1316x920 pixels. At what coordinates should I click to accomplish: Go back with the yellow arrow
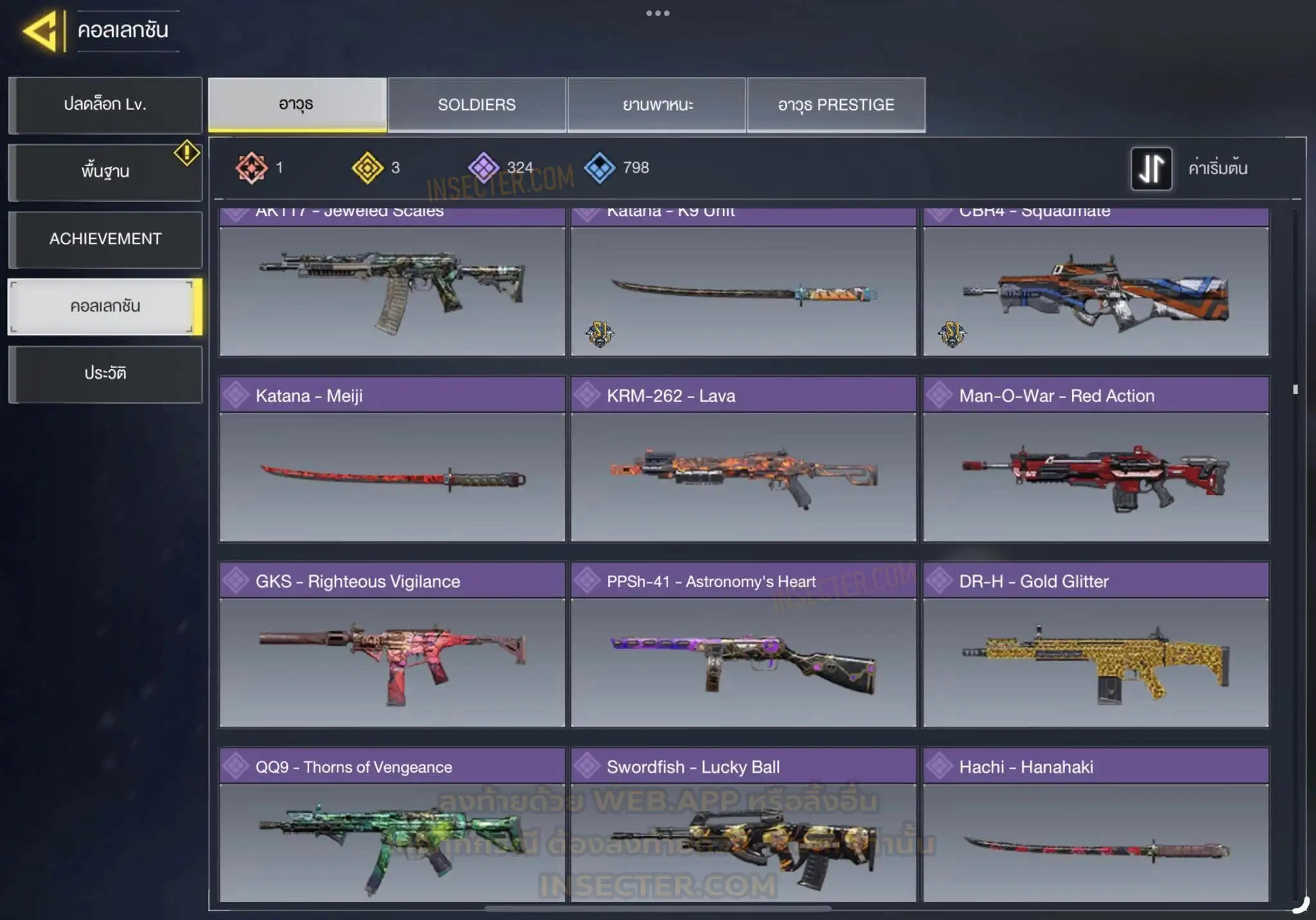[x=42, y=30]
